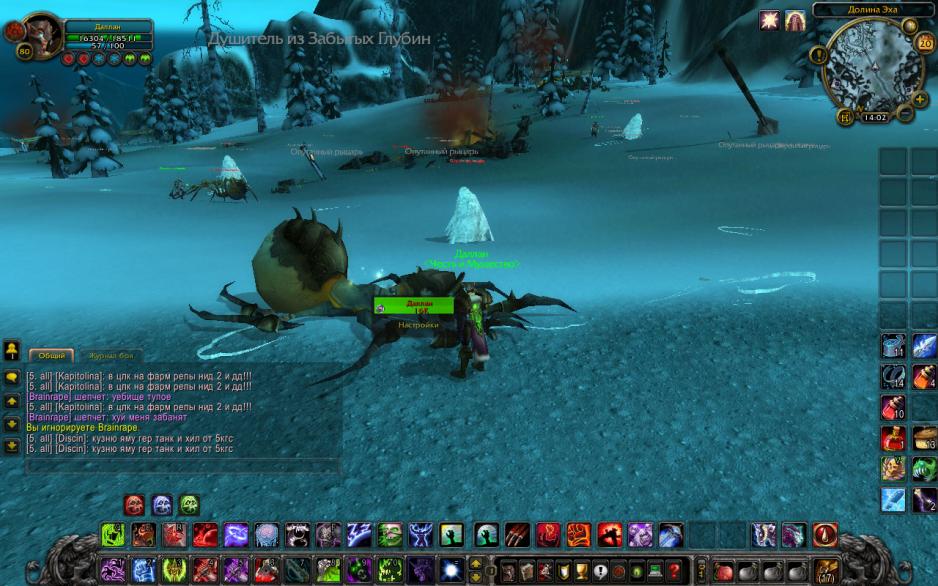
Task: Open the world map button beside the clock
Action: click(846, 117)
